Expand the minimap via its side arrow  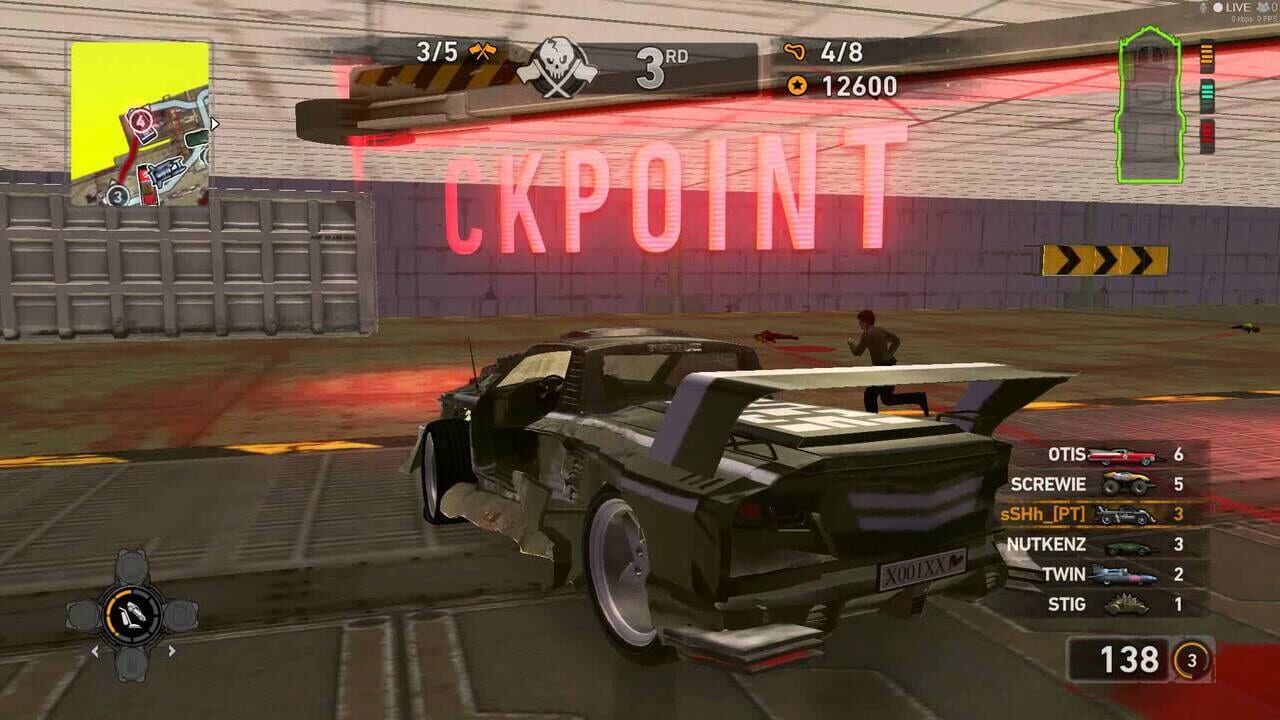tap(214, 124)
